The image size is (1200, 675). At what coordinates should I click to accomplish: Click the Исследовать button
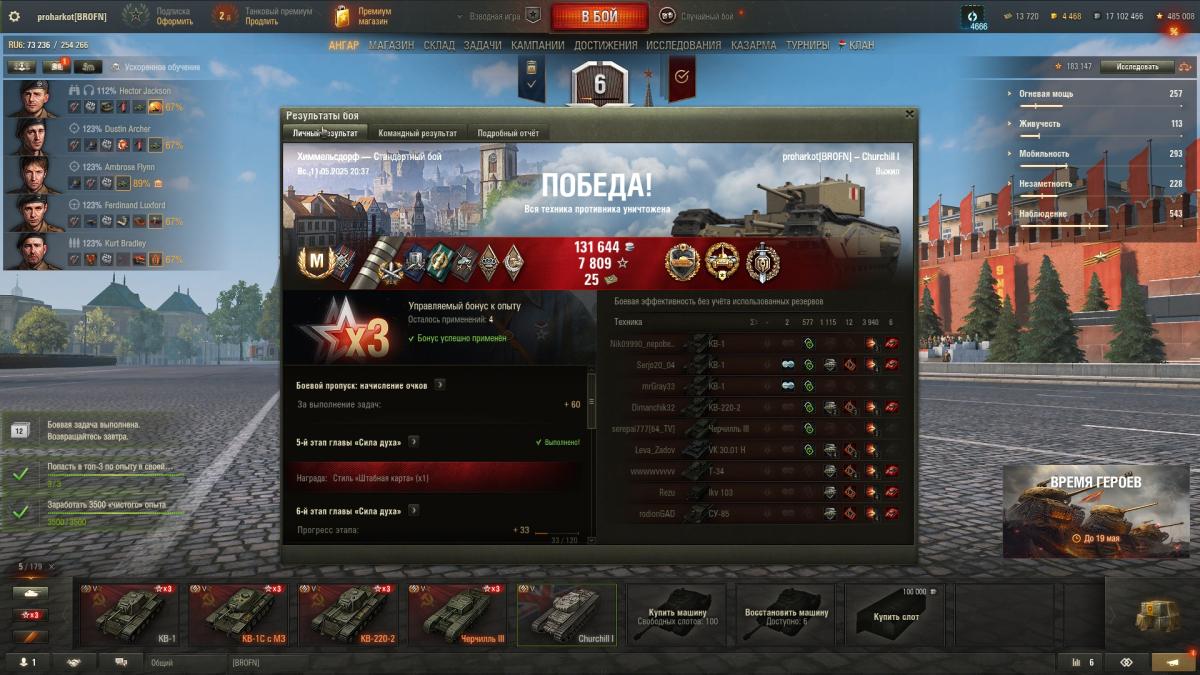tap(1137, 67)
